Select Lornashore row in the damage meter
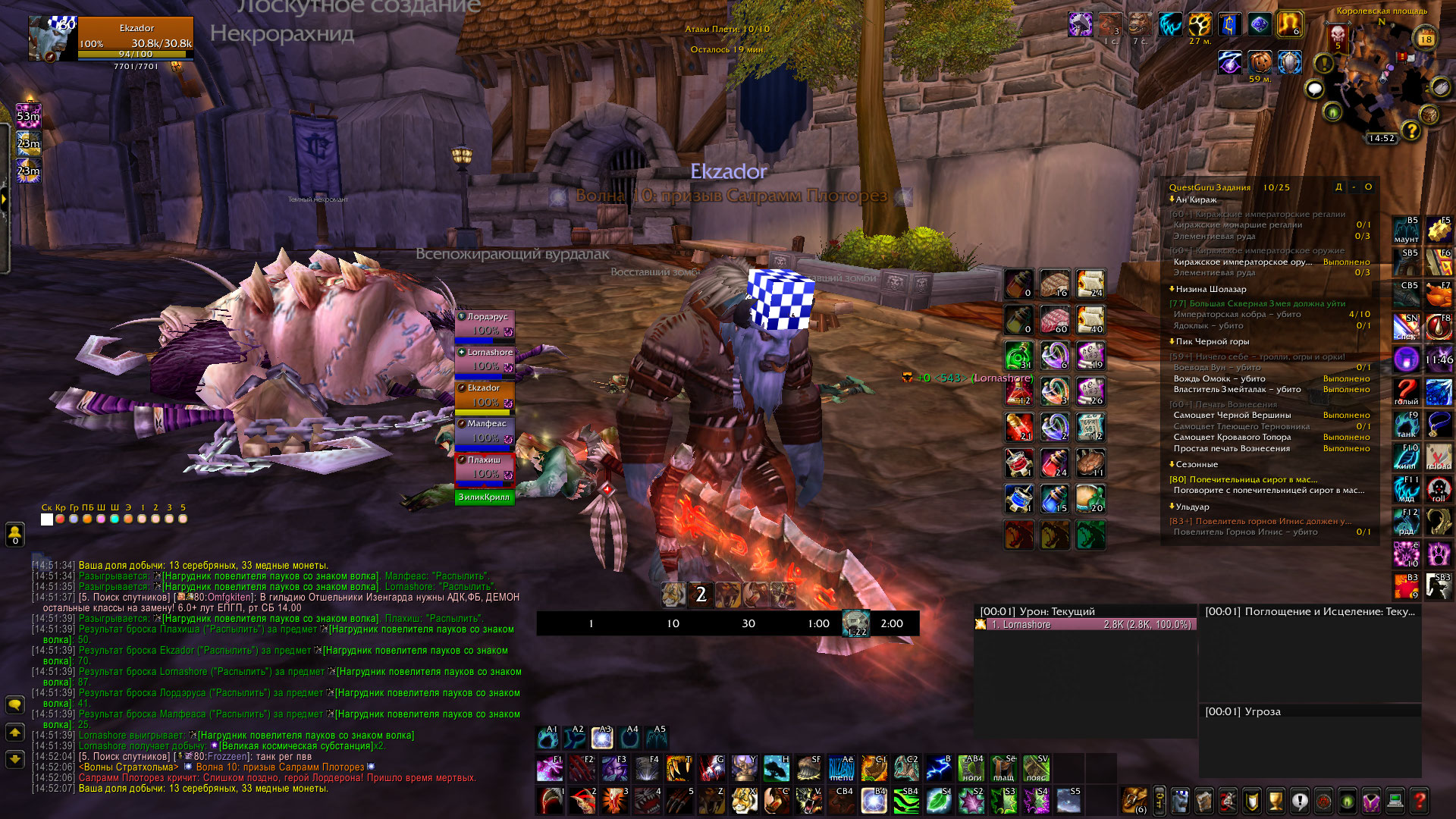 pyautogui.click(x=1084, y=625)
